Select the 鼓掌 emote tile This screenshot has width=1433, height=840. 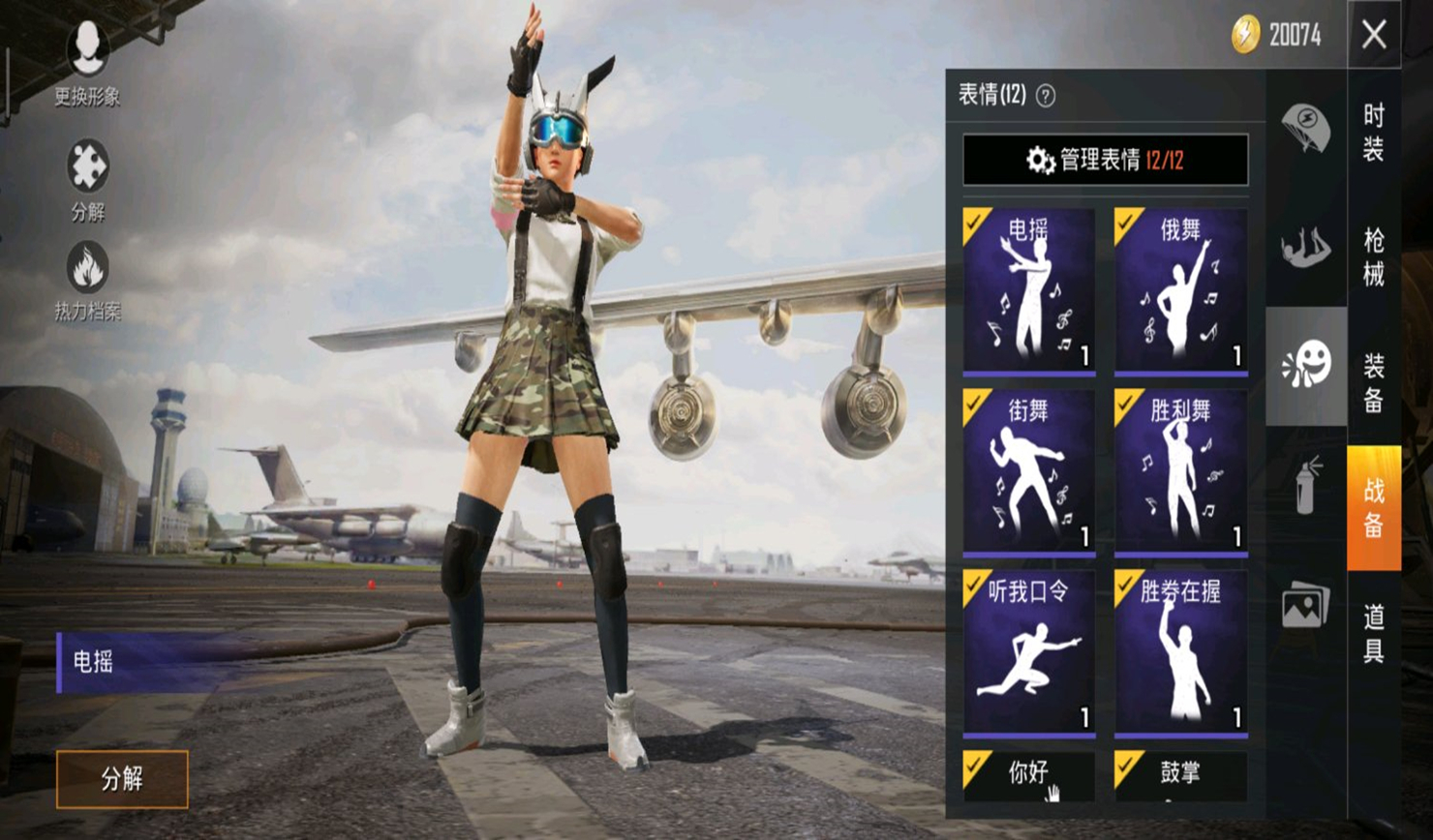tap(1180, 776)
